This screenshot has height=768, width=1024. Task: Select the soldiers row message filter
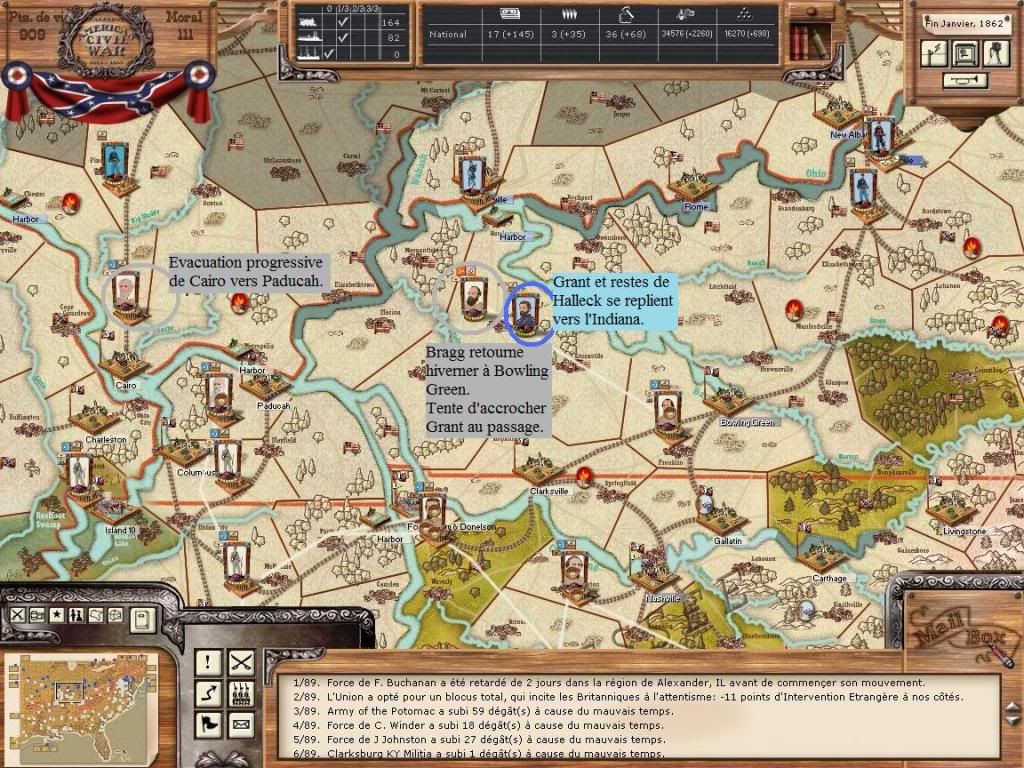point(241,692)
